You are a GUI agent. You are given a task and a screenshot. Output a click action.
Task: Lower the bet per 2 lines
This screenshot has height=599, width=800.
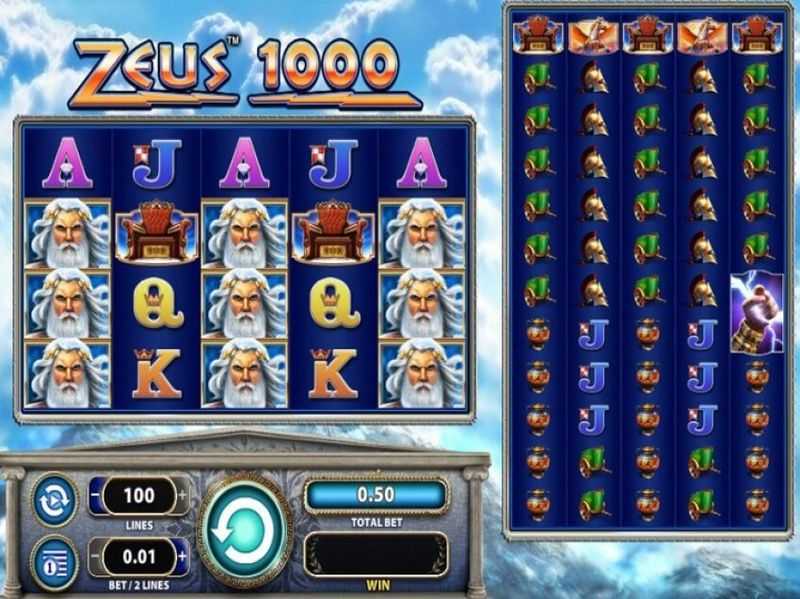(x=97, y=554)
